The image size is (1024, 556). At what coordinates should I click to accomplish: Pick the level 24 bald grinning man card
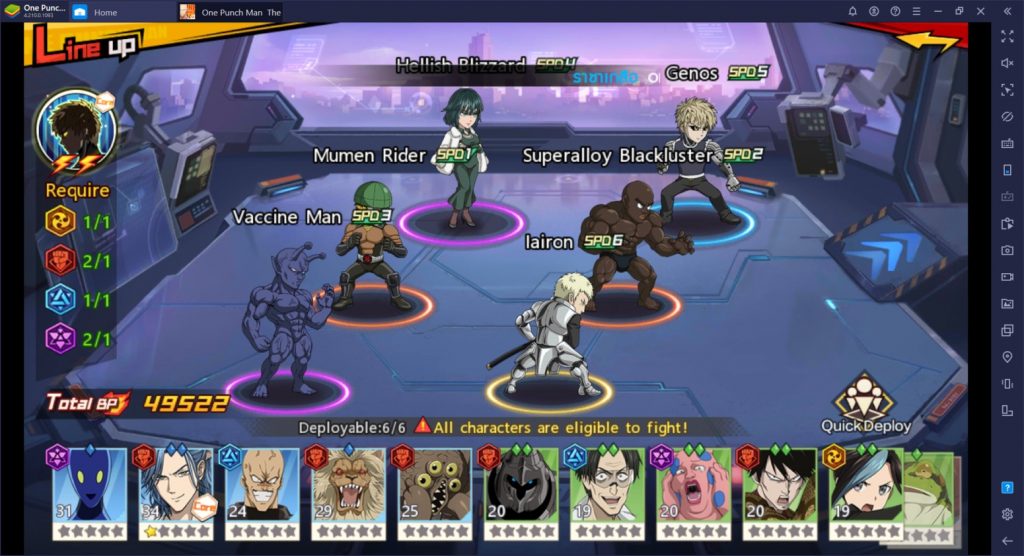(x=262, y=492)
